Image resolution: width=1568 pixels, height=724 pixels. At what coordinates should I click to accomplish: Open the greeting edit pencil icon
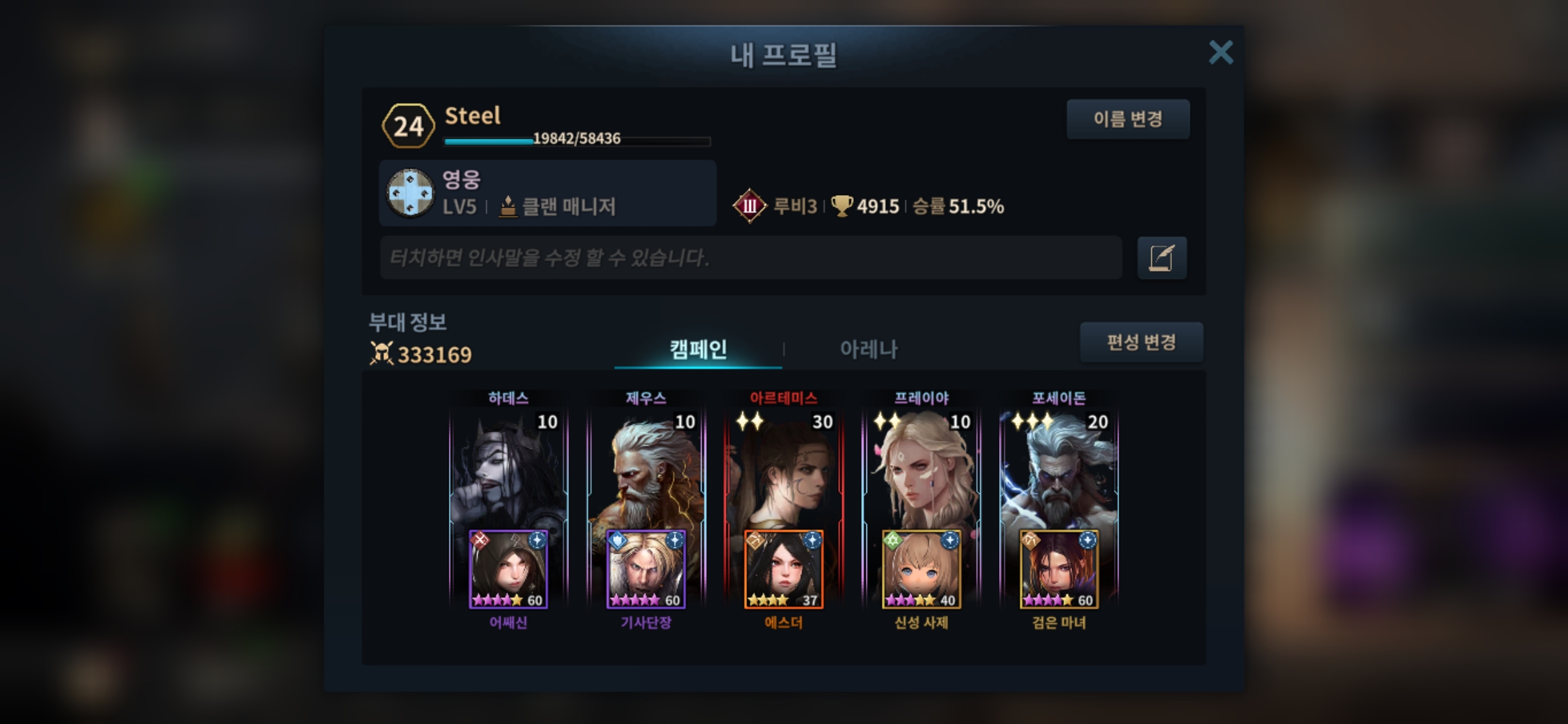pos(1161,258)
